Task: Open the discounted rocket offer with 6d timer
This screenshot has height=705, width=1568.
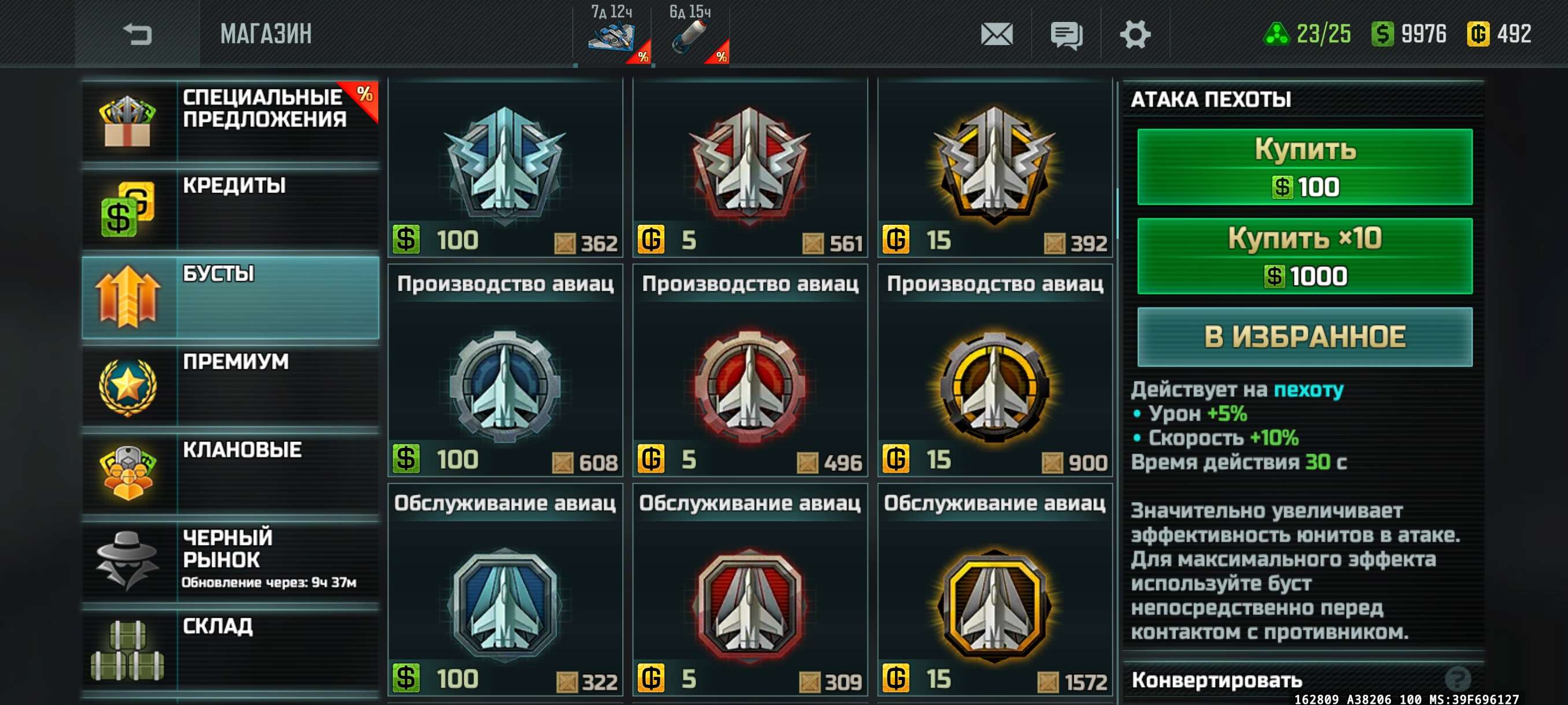Action: click(x=690, y=35)
